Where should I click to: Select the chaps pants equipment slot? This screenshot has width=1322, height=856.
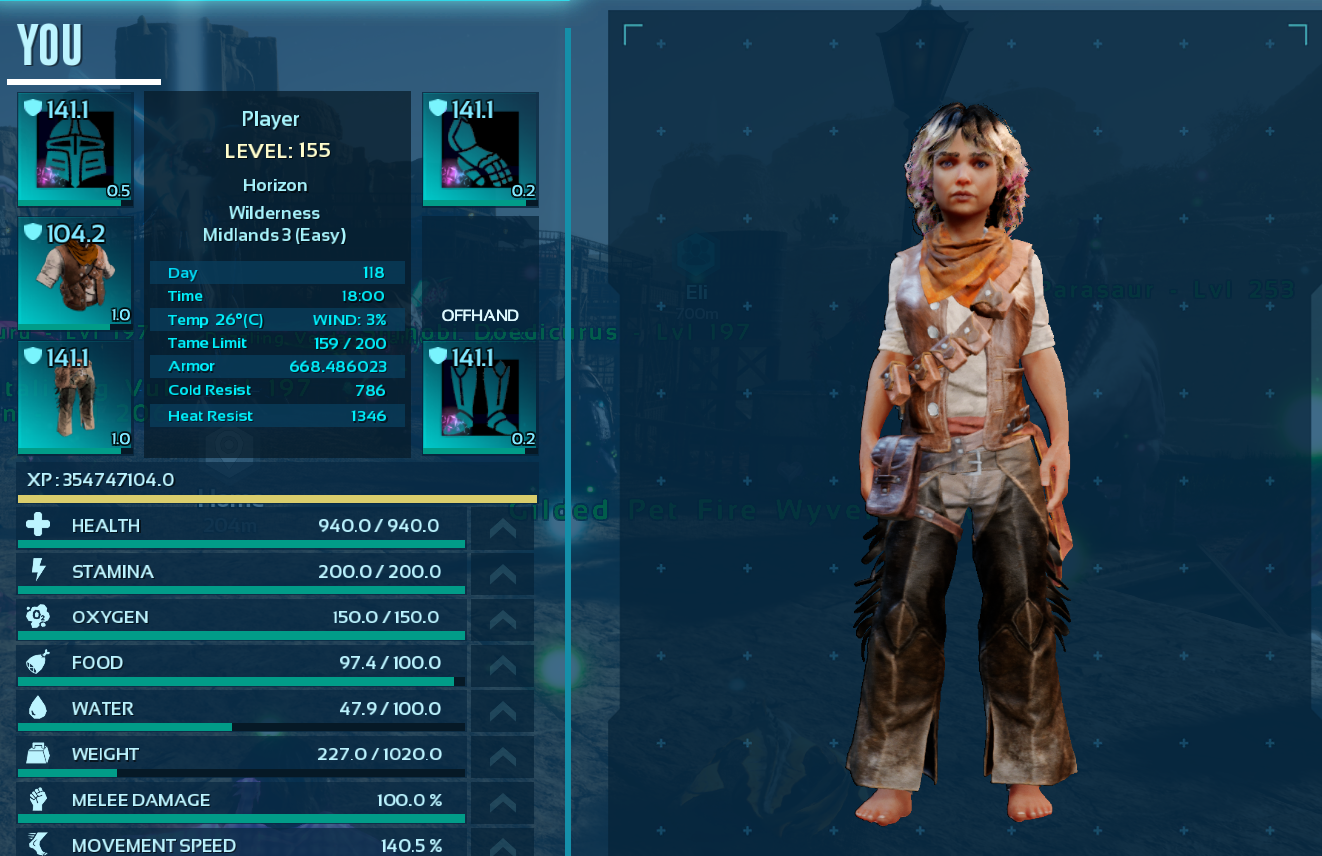tap(76, 397)
